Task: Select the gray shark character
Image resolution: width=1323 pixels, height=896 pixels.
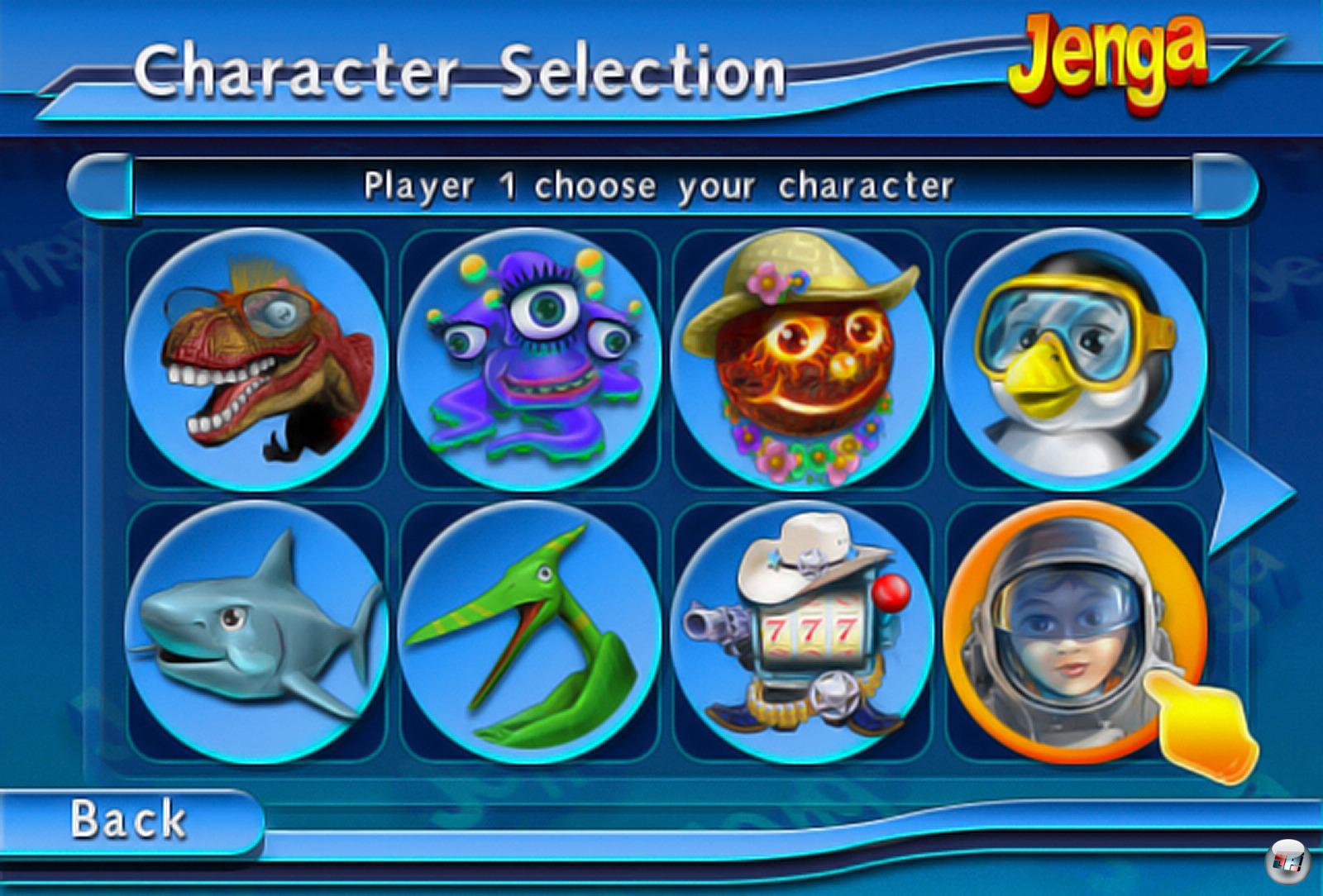Action: coord(256,631)
